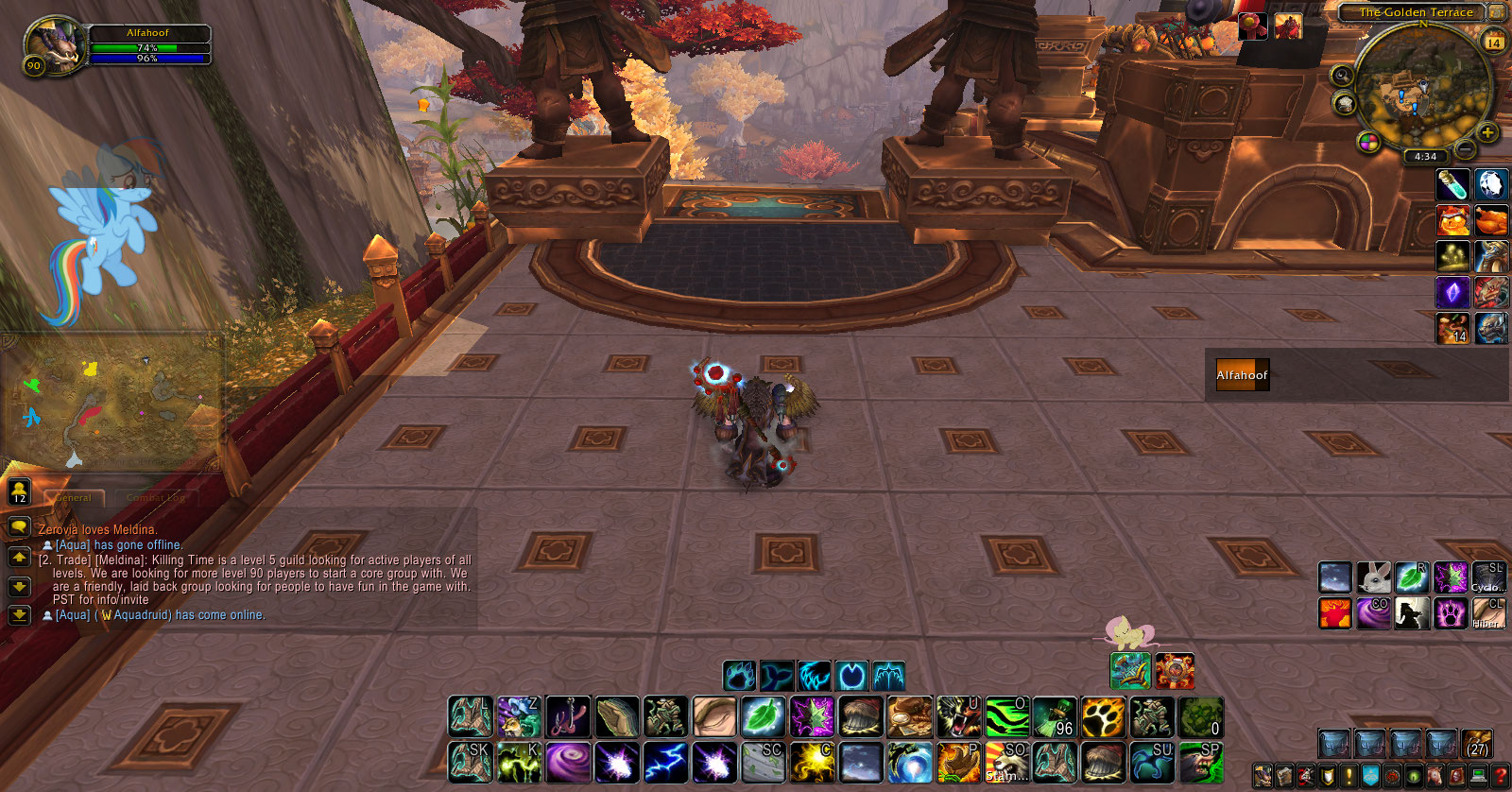Click the circular minimap

click(1422, 90)
